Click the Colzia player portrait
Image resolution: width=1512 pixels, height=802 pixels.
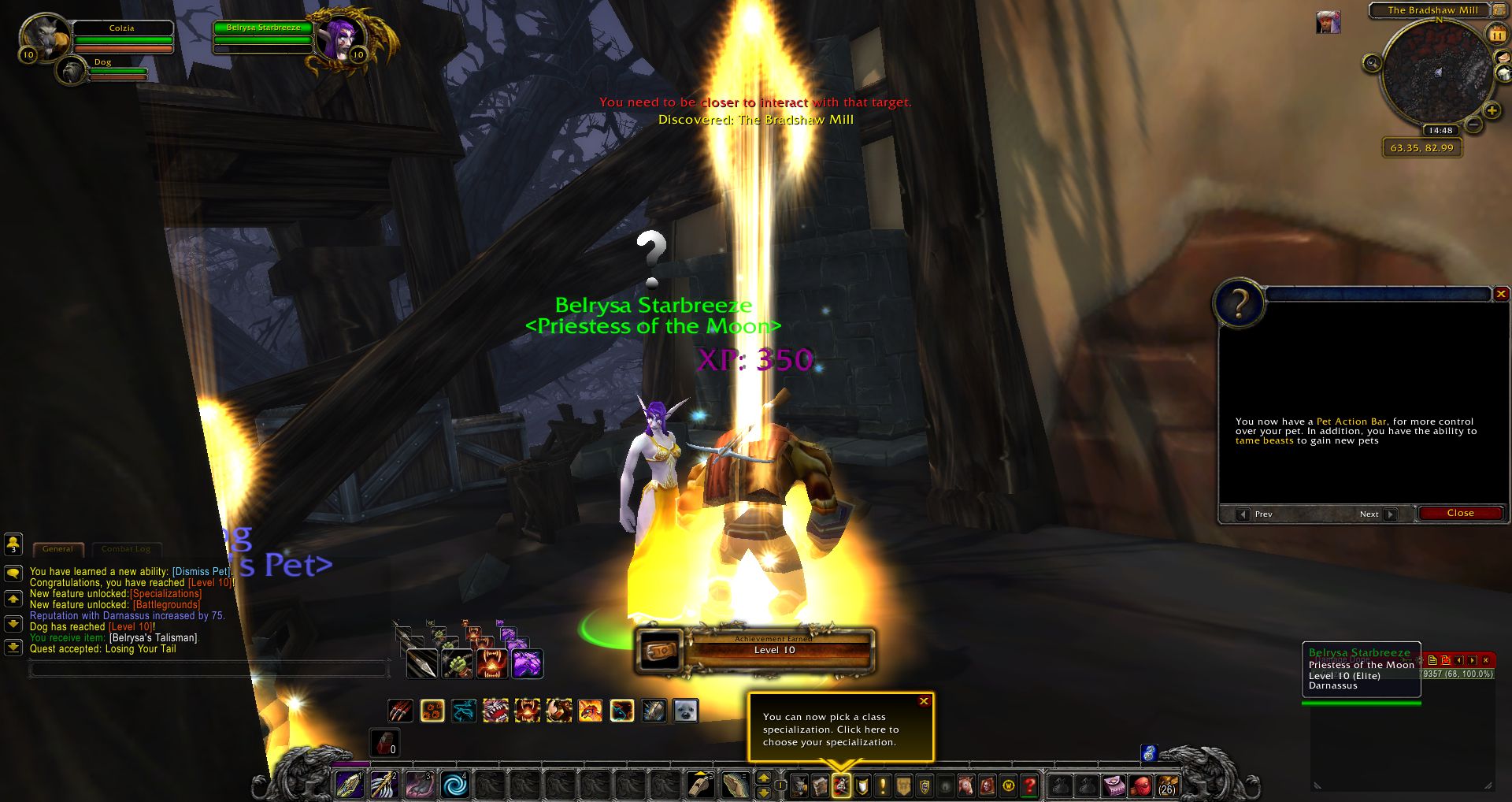coord(46,35)
